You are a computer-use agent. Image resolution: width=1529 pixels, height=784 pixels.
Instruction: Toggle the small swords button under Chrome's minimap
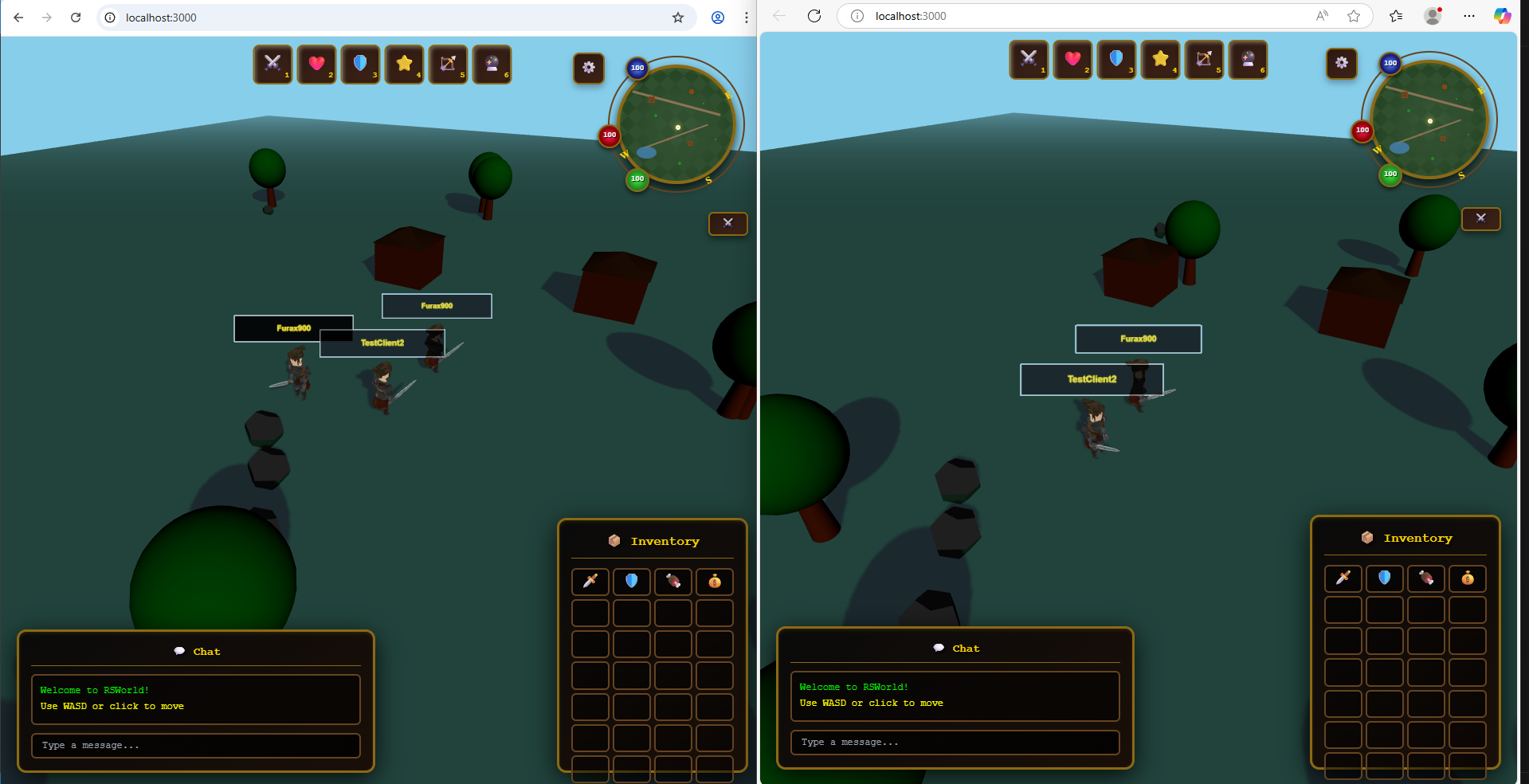(x=727, y=224)
